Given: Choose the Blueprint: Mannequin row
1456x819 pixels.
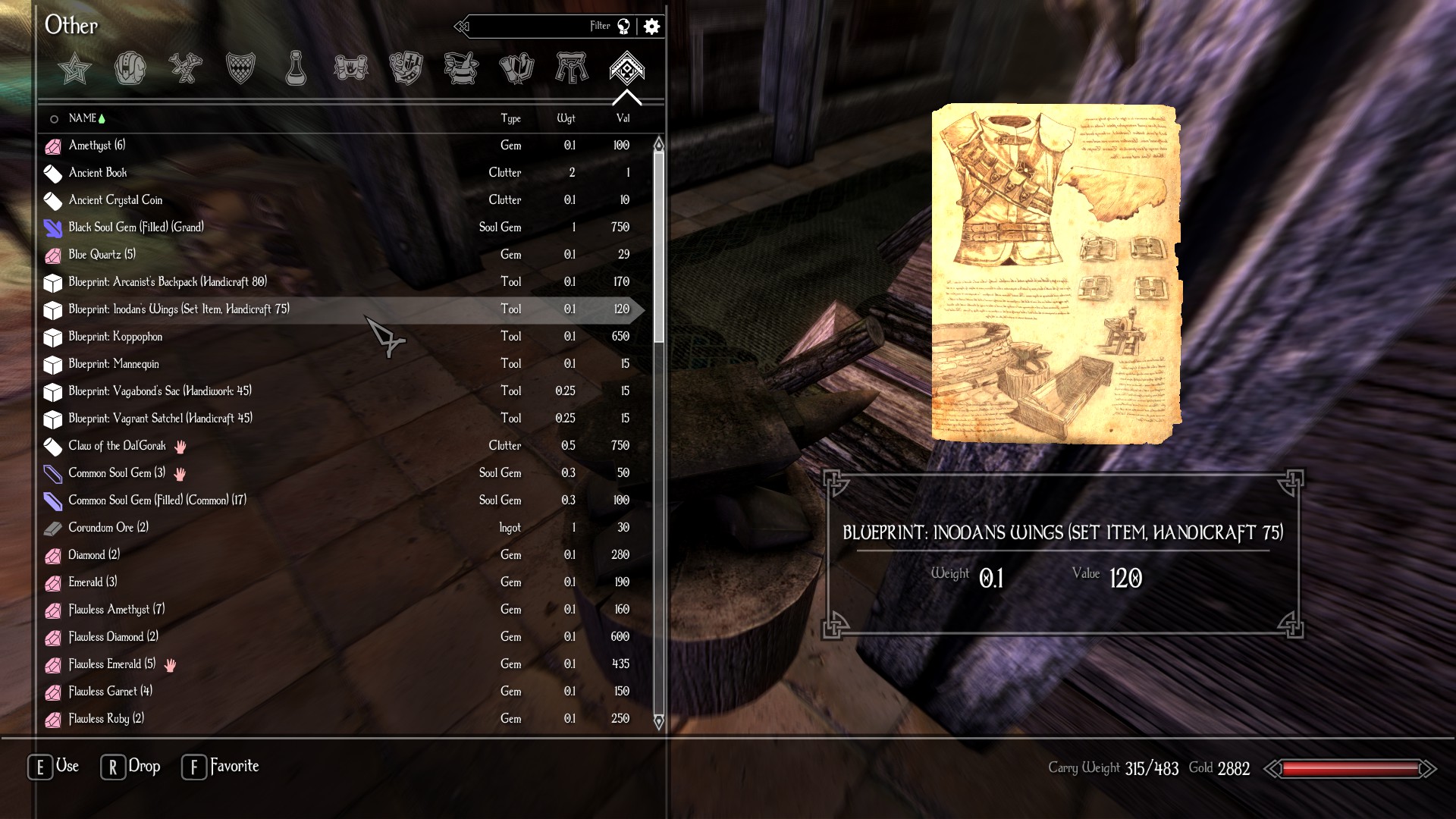Looking at the screenshot, I should tap(114, 364).
